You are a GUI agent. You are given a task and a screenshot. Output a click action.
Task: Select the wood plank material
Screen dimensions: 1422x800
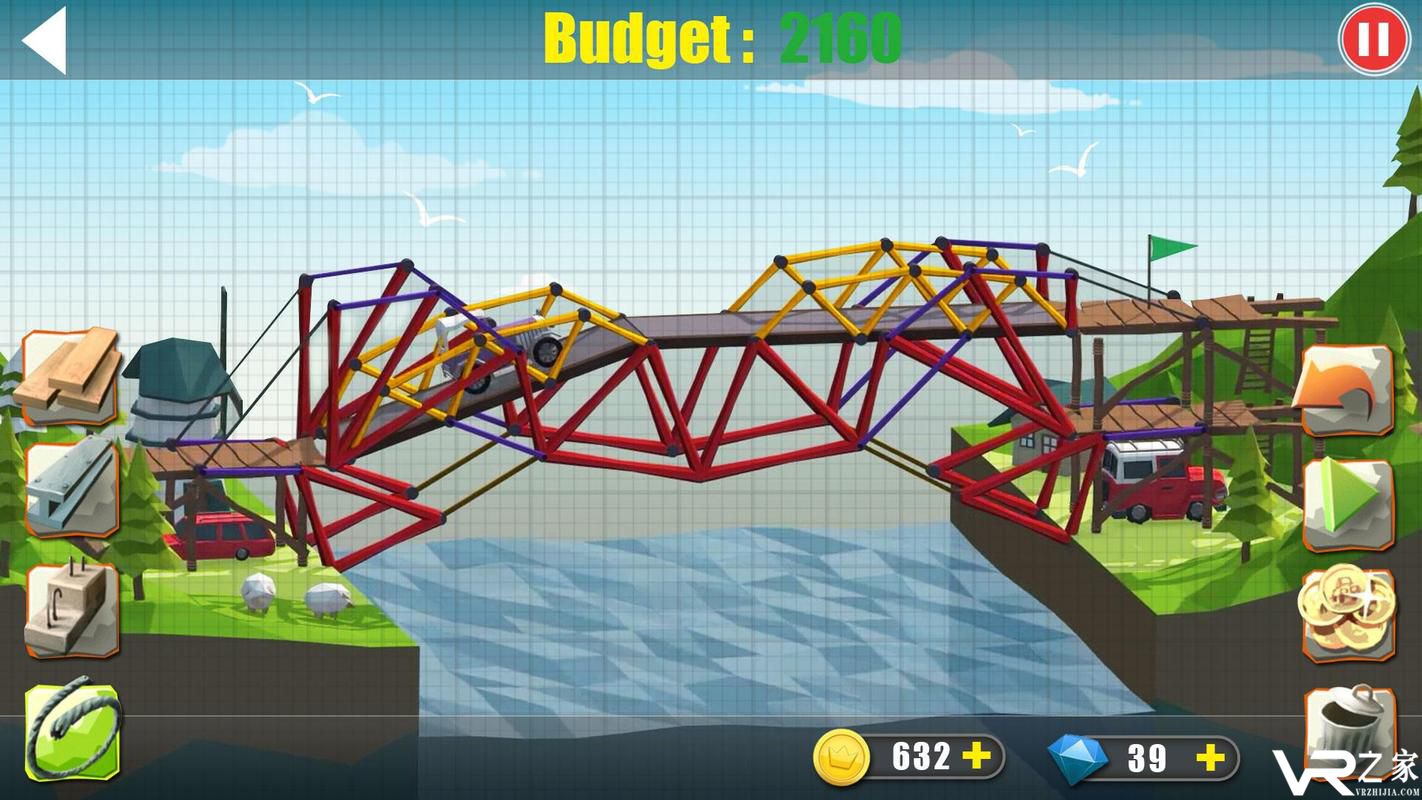70,375
